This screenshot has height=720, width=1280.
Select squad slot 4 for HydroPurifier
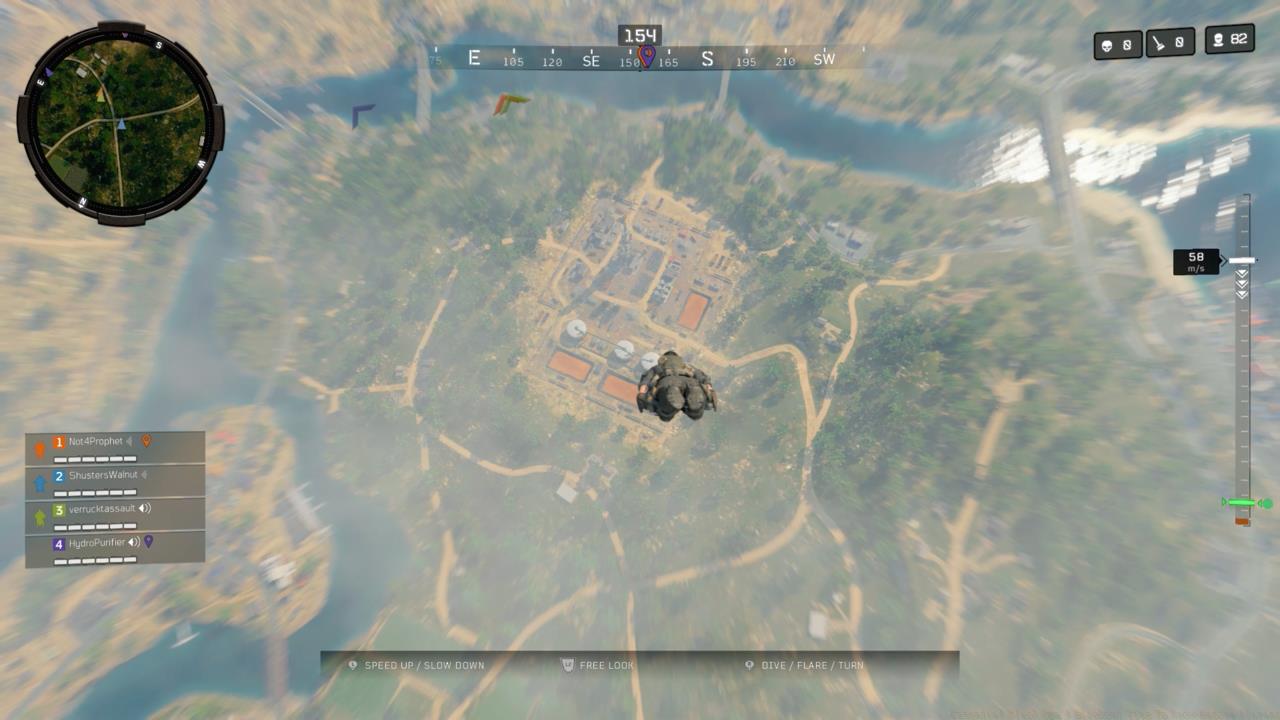click(x=59, y=542)
